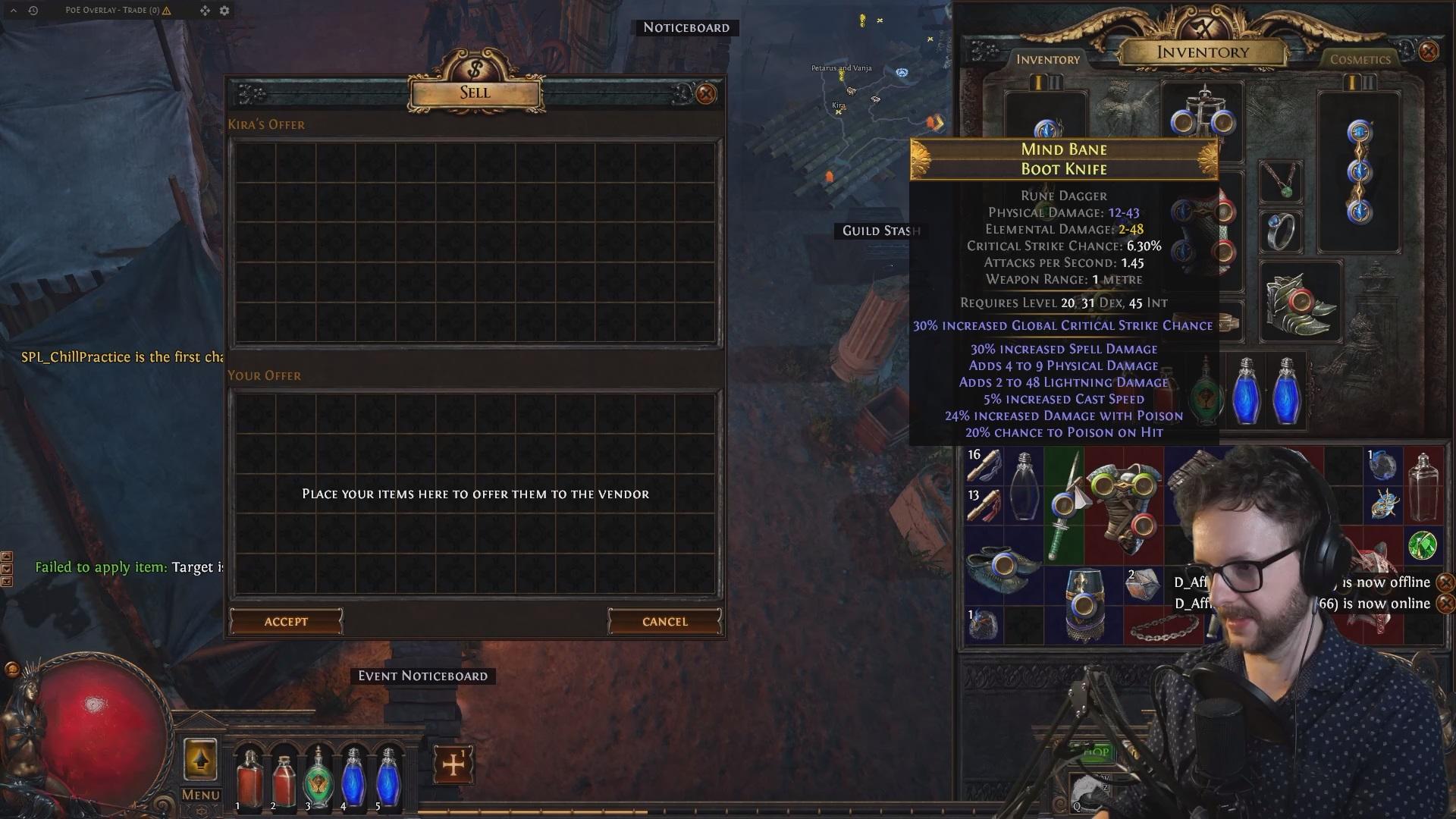The height and width of the screenshot is (819, 1456).
Task: Accept the vendor sell offer
Action: coord(286,622)
